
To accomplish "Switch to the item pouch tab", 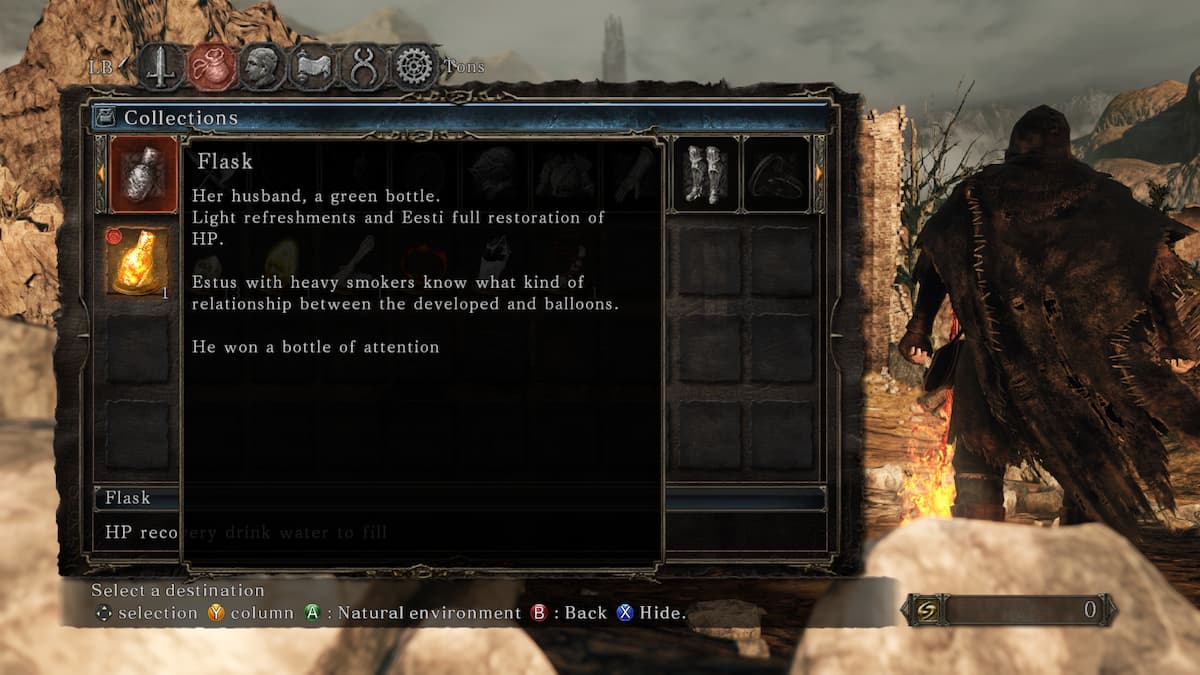I will (211, 68).
